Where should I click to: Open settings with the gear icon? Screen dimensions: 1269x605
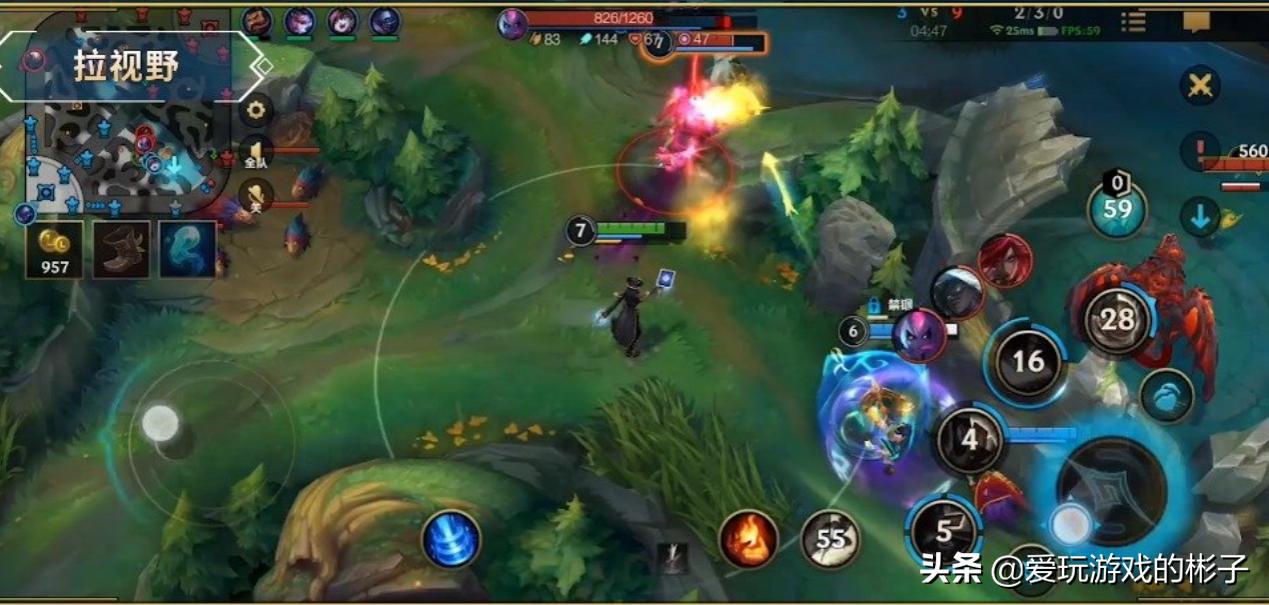tap(256, 110)
